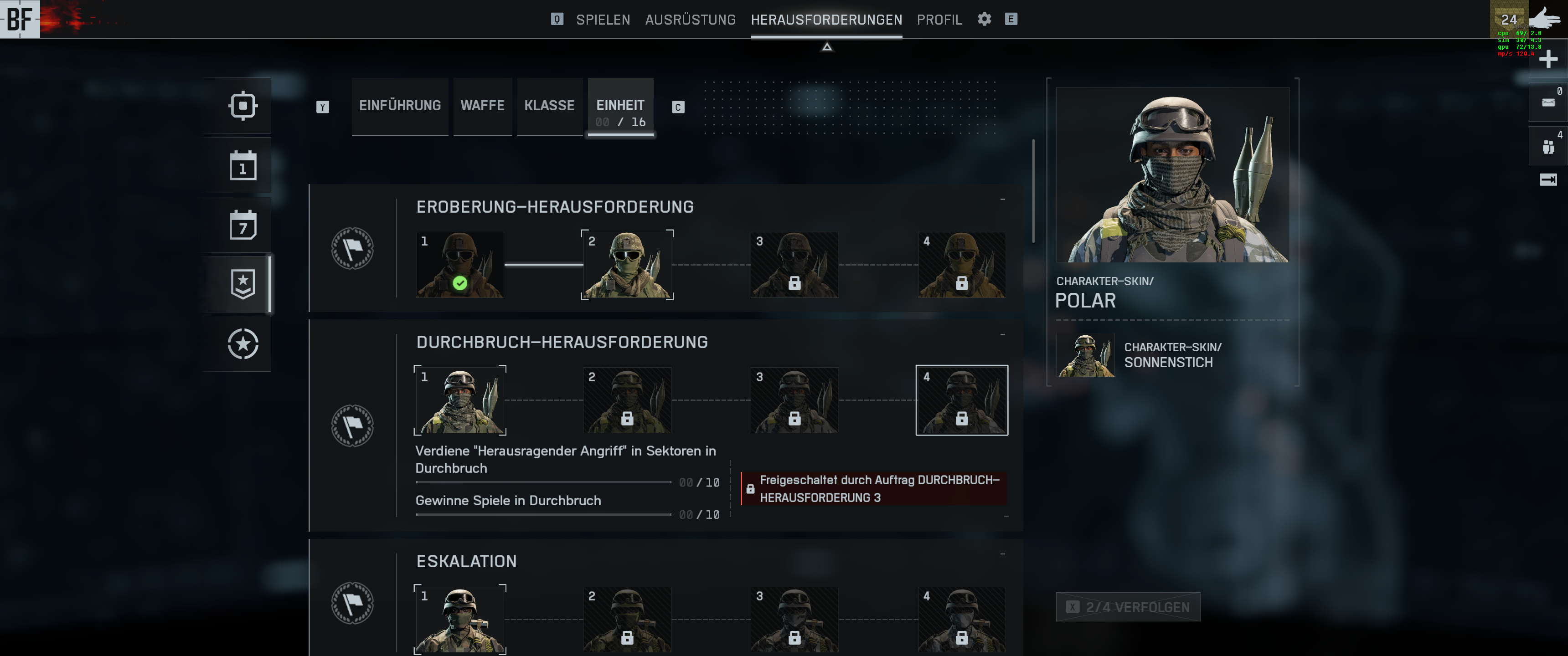Select locked Durchbruch challenge tile 4

961,400
